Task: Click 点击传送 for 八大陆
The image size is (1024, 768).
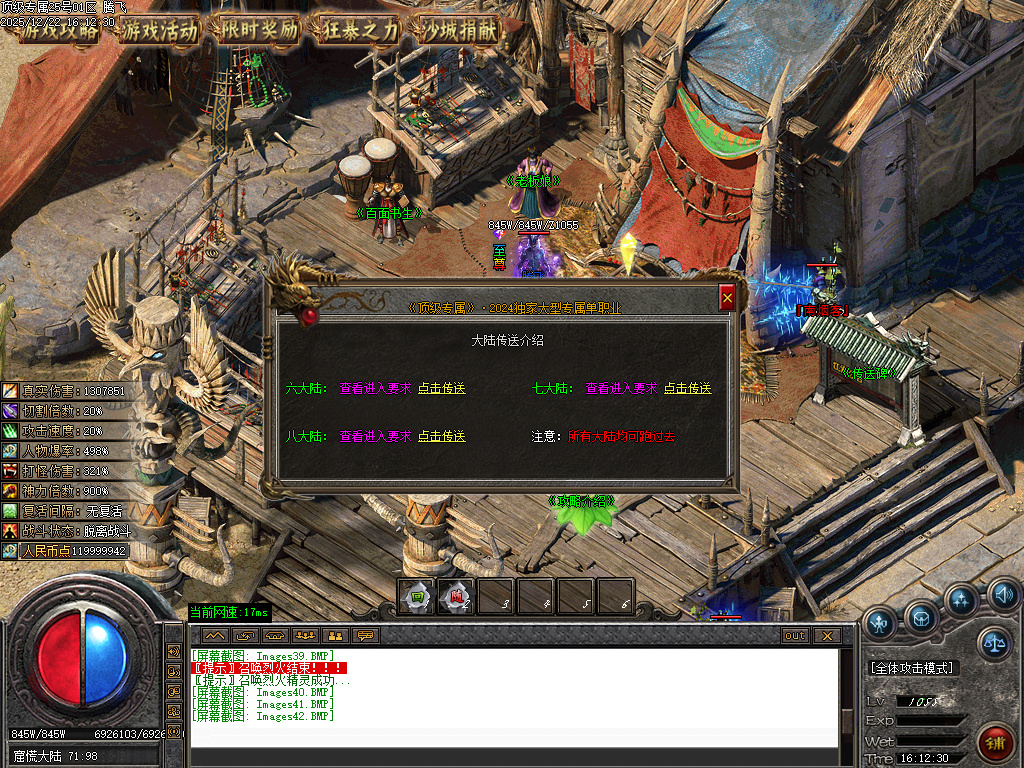Action: (x=442, y=436)
